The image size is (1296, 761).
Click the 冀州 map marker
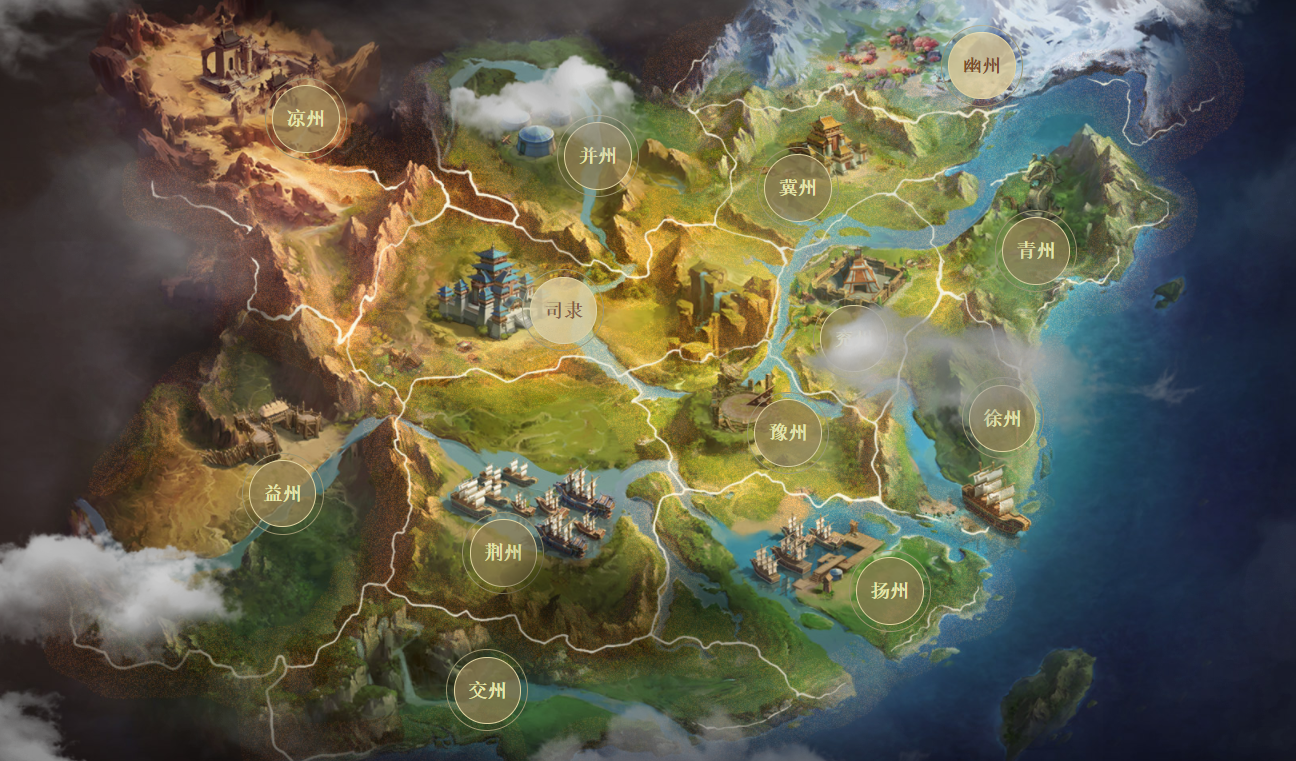point(798,188)
